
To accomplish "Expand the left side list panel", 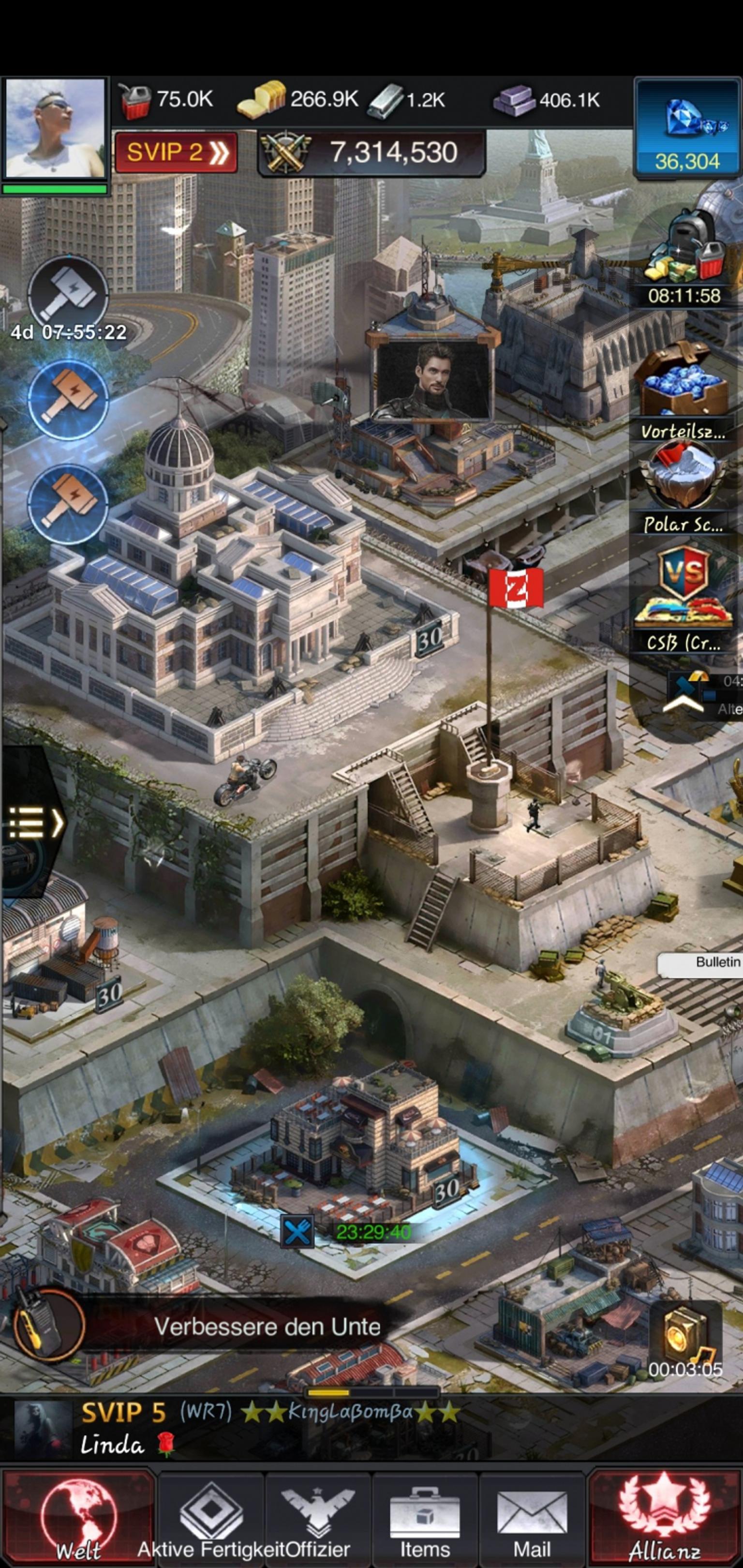I will coord(33,823).
